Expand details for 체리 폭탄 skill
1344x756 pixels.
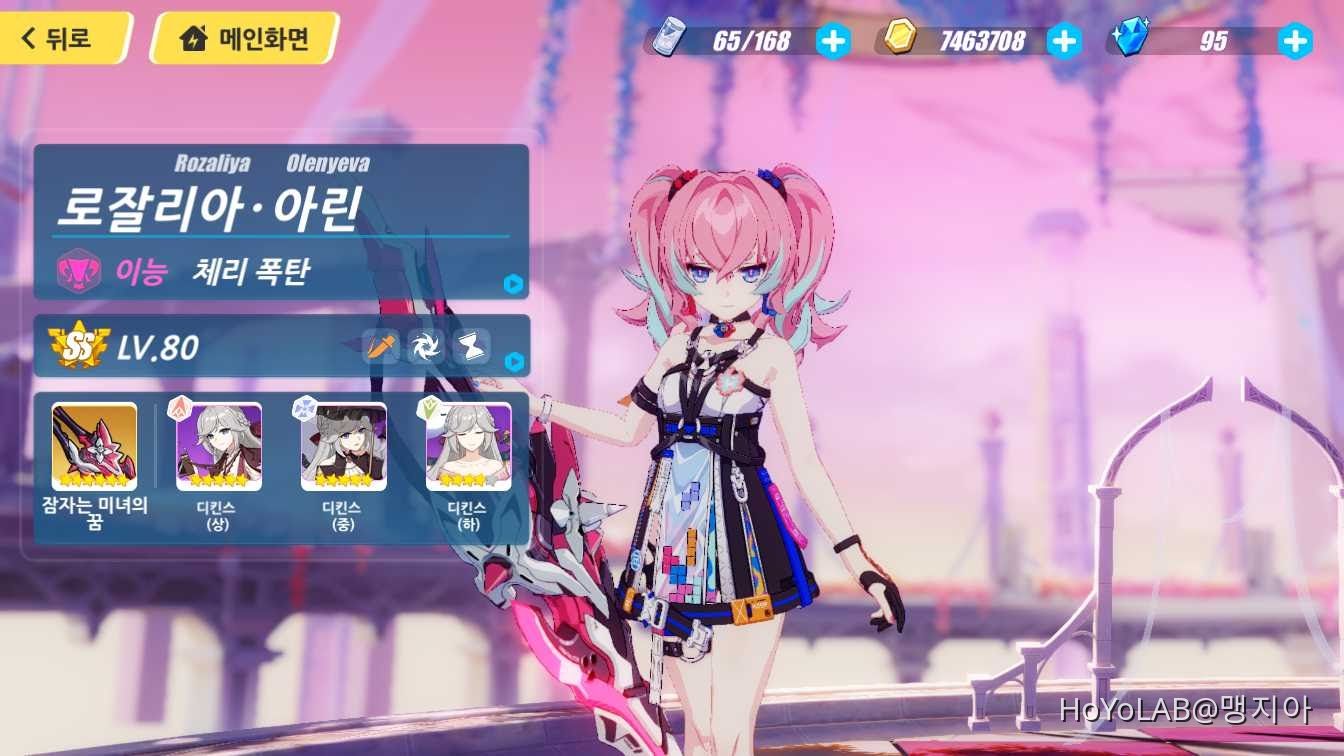515,285
